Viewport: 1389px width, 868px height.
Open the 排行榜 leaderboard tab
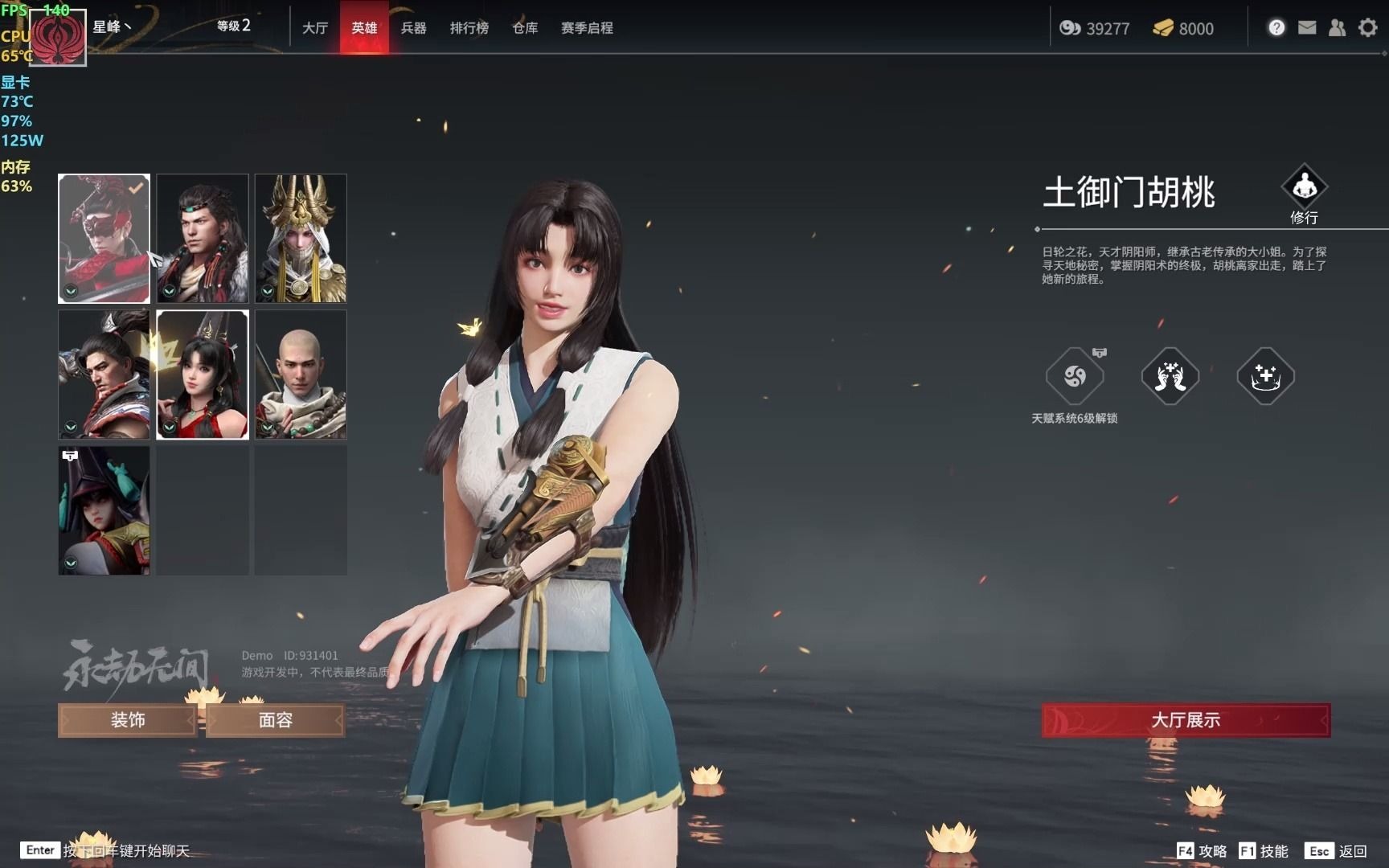(x=469, y=27)
